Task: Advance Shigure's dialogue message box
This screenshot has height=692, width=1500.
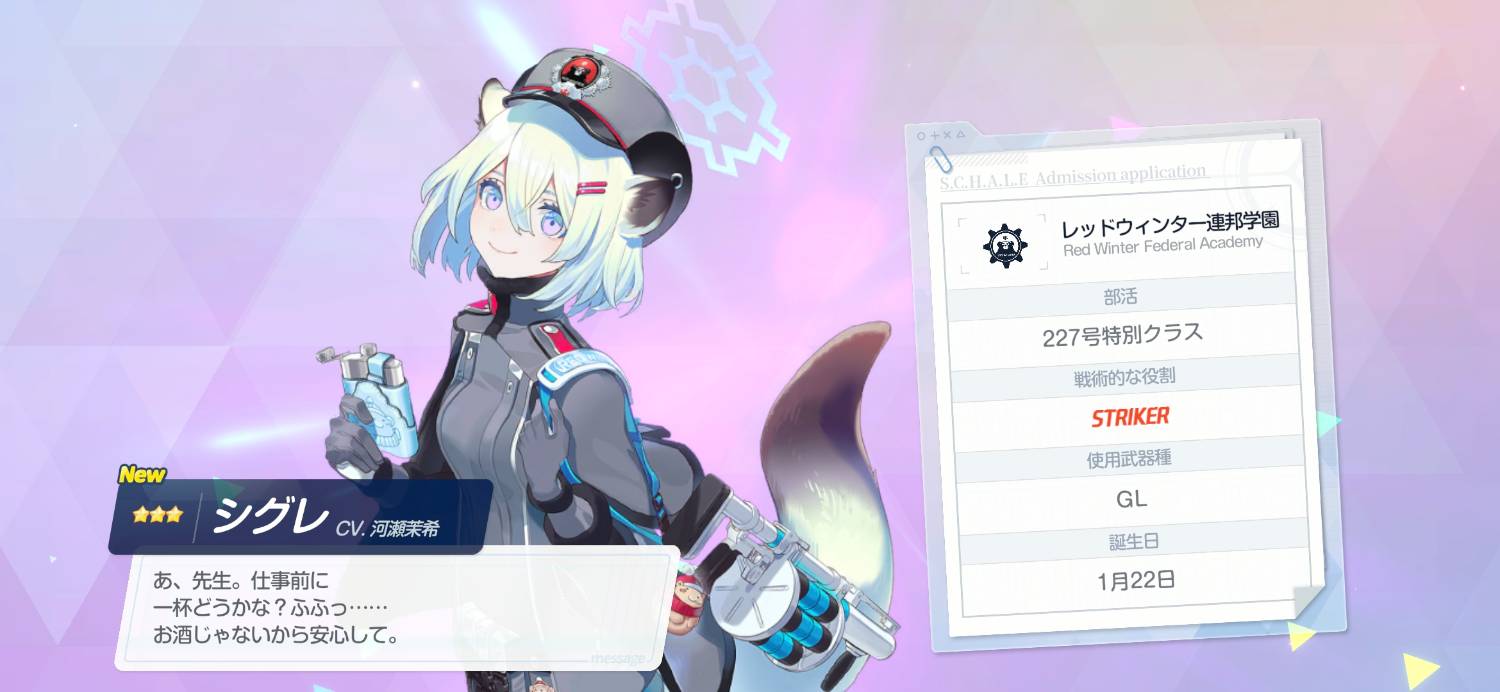Action: coord(396,607)
